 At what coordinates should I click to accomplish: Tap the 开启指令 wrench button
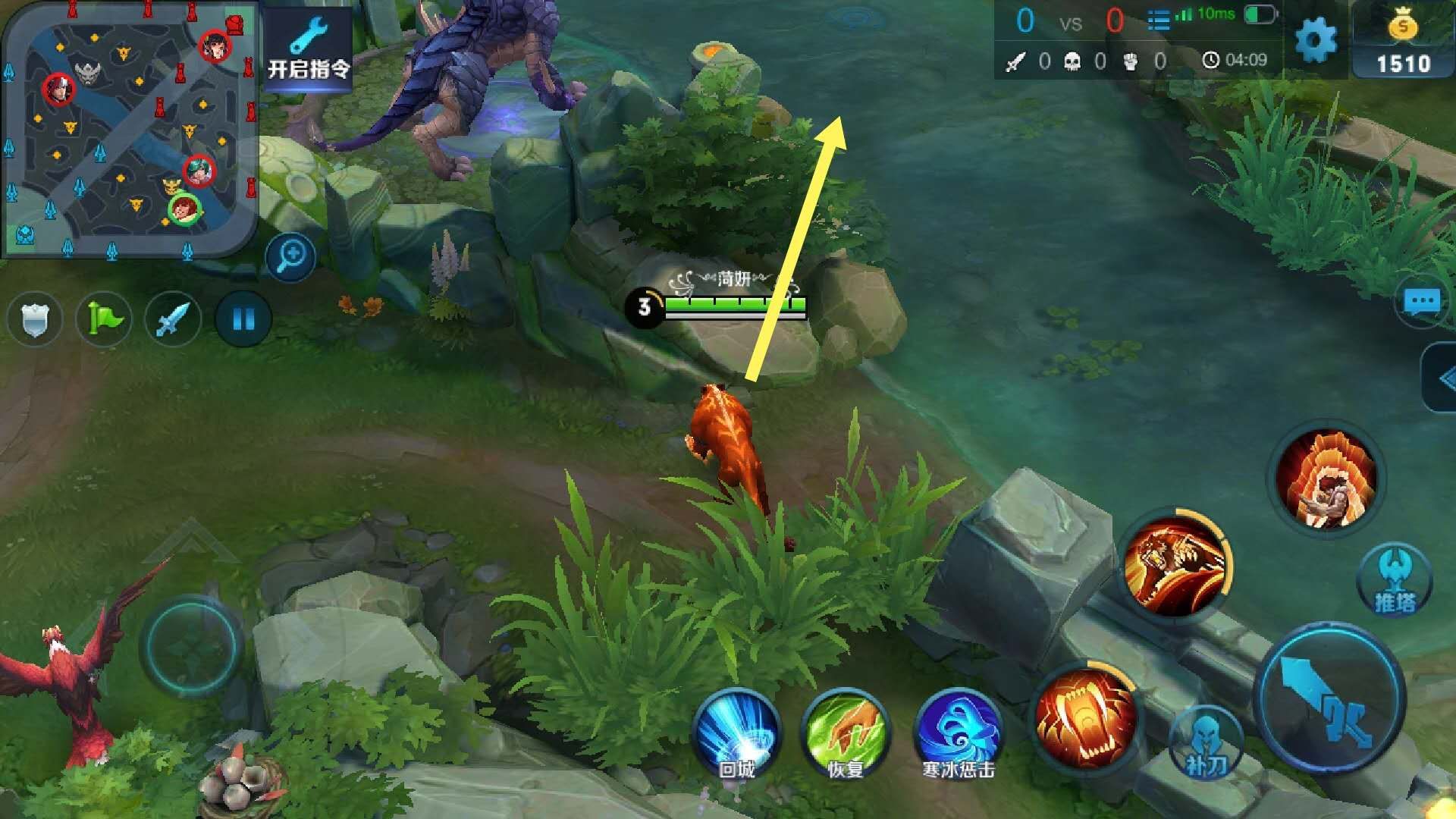[308, 50]
